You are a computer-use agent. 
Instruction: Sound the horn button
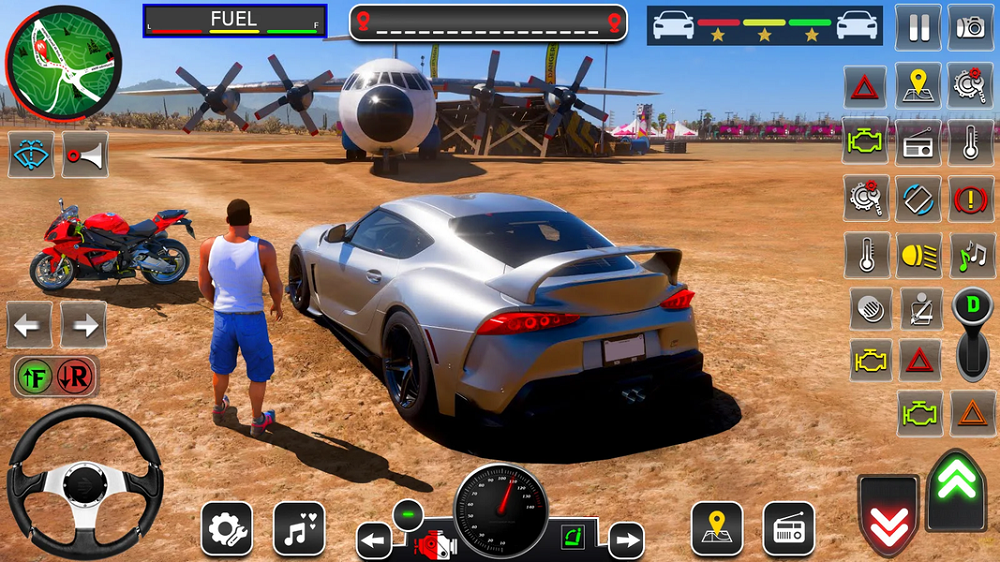coord(85,155)
